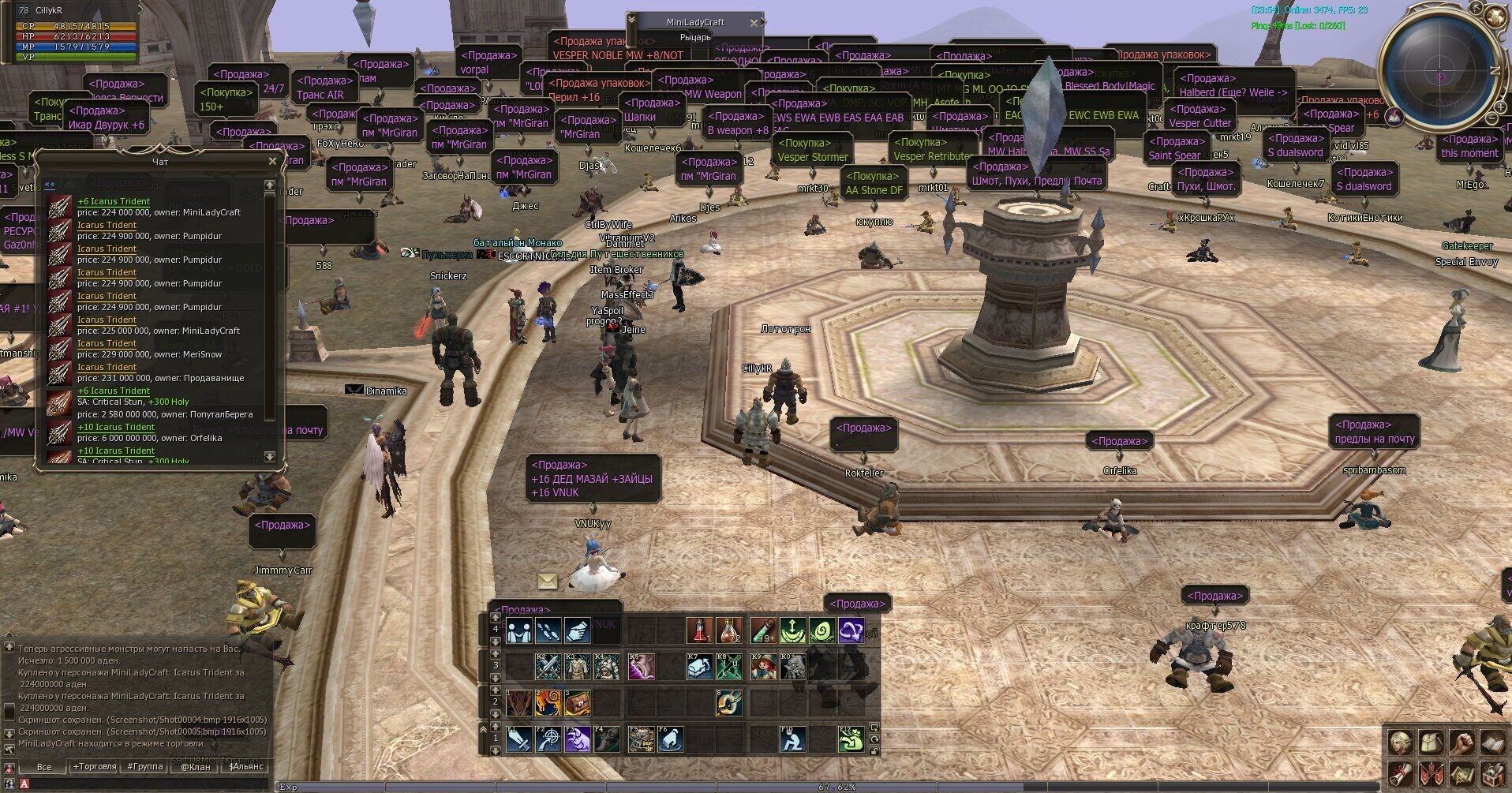
Task: Open the actions fist icon
Action: [x=1462, y=743]
